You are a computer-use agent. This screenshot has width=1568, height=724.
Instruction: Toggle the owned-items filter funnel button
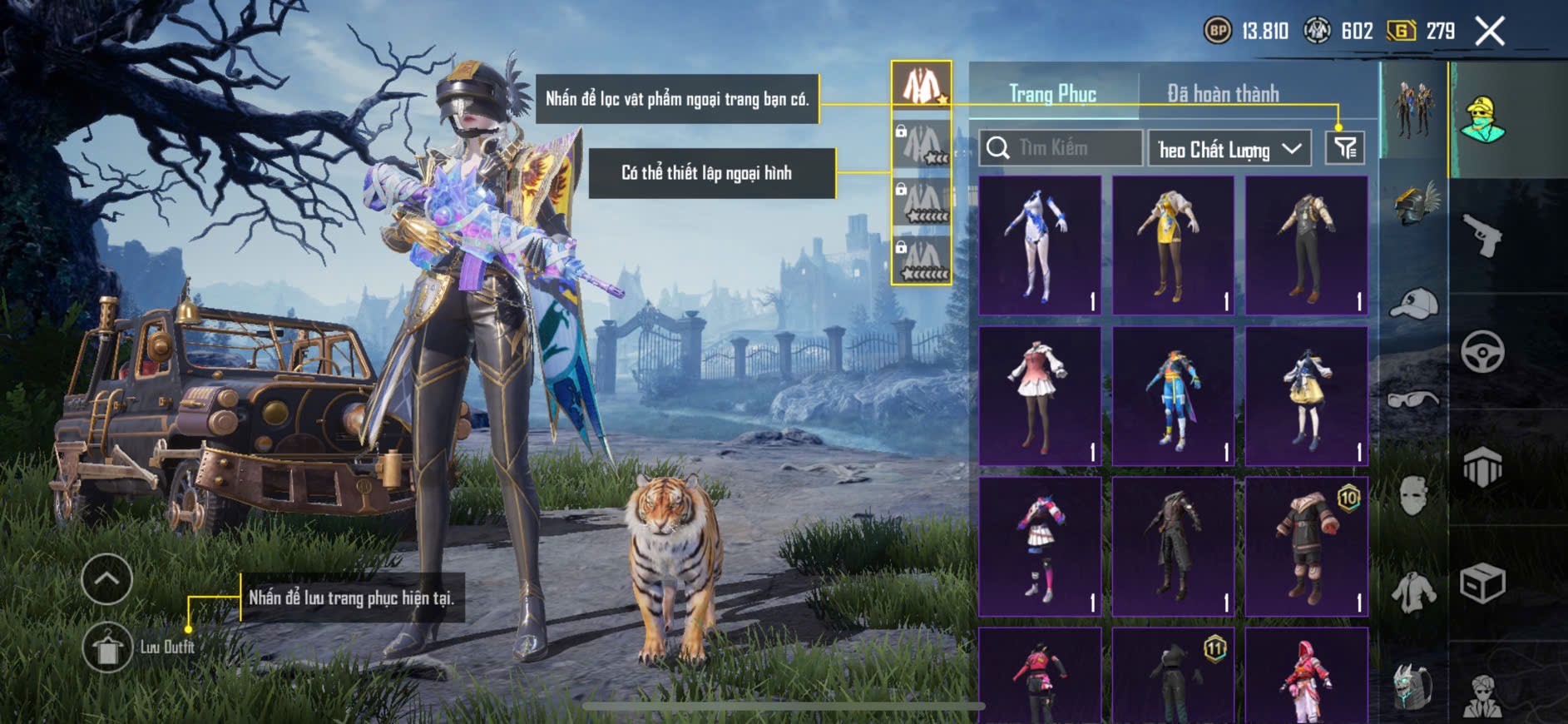tap(1344, 148)
